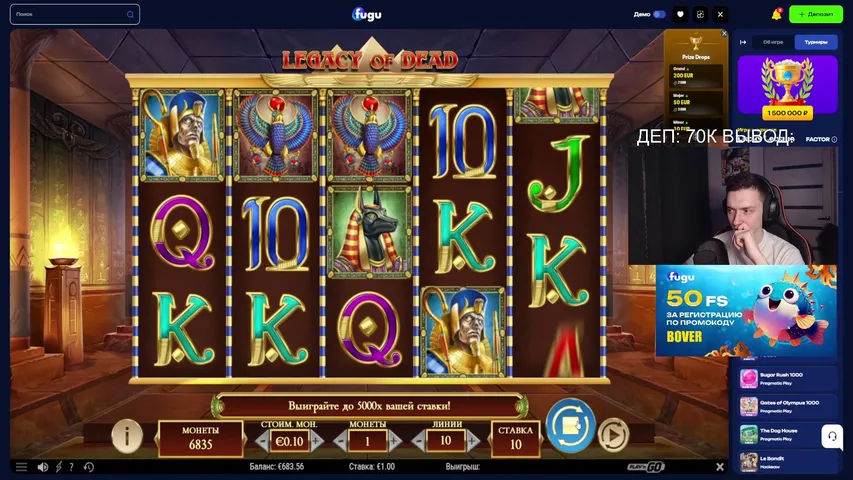Switch to the Турниры tab
The width and height of the screenshot is (853, 480).
point(815,42)
